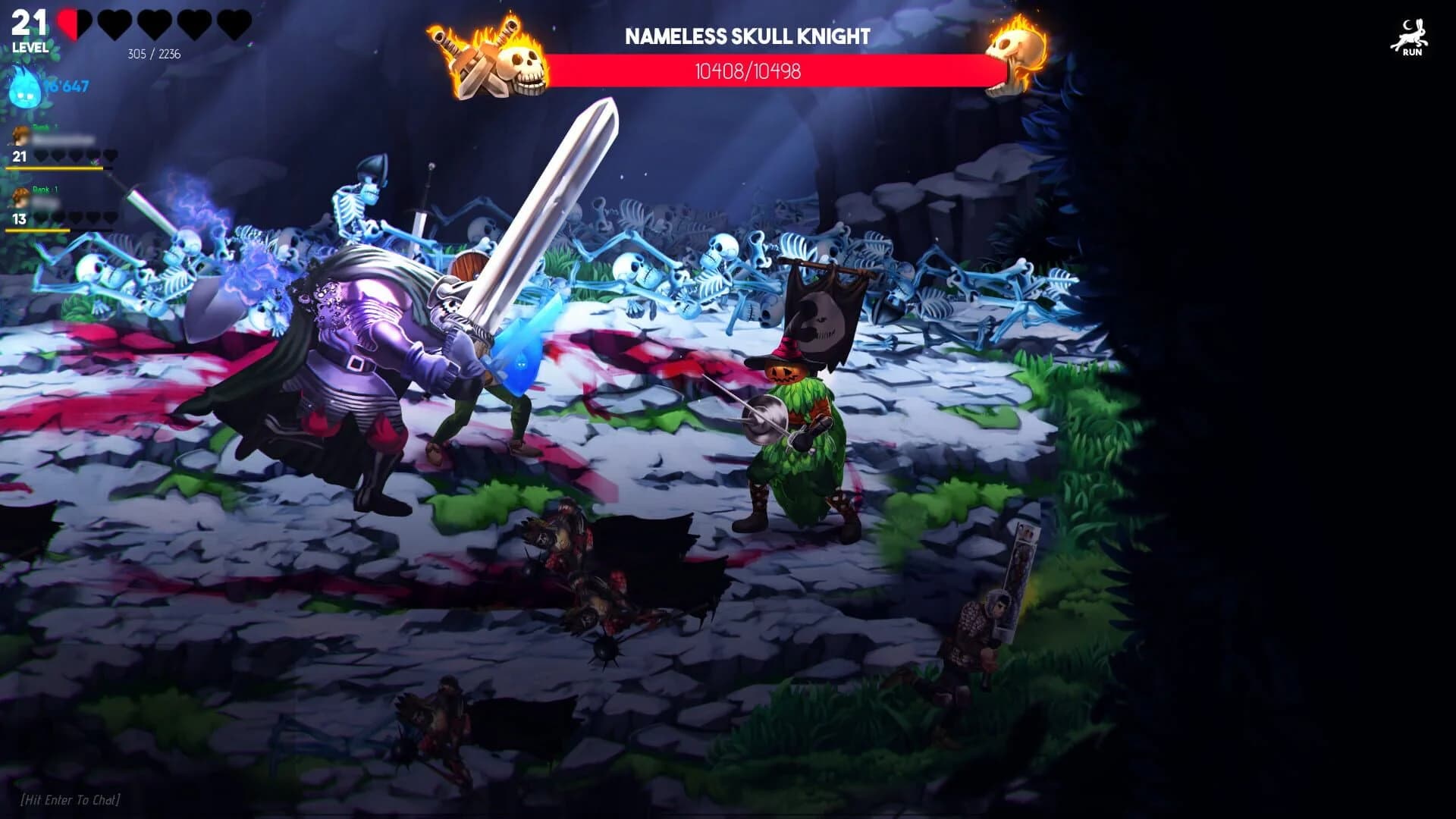Toggle the Rank 1 badge on lower teammate
1456x819 pixels.
pyautogui.click(x=45, y=190)
